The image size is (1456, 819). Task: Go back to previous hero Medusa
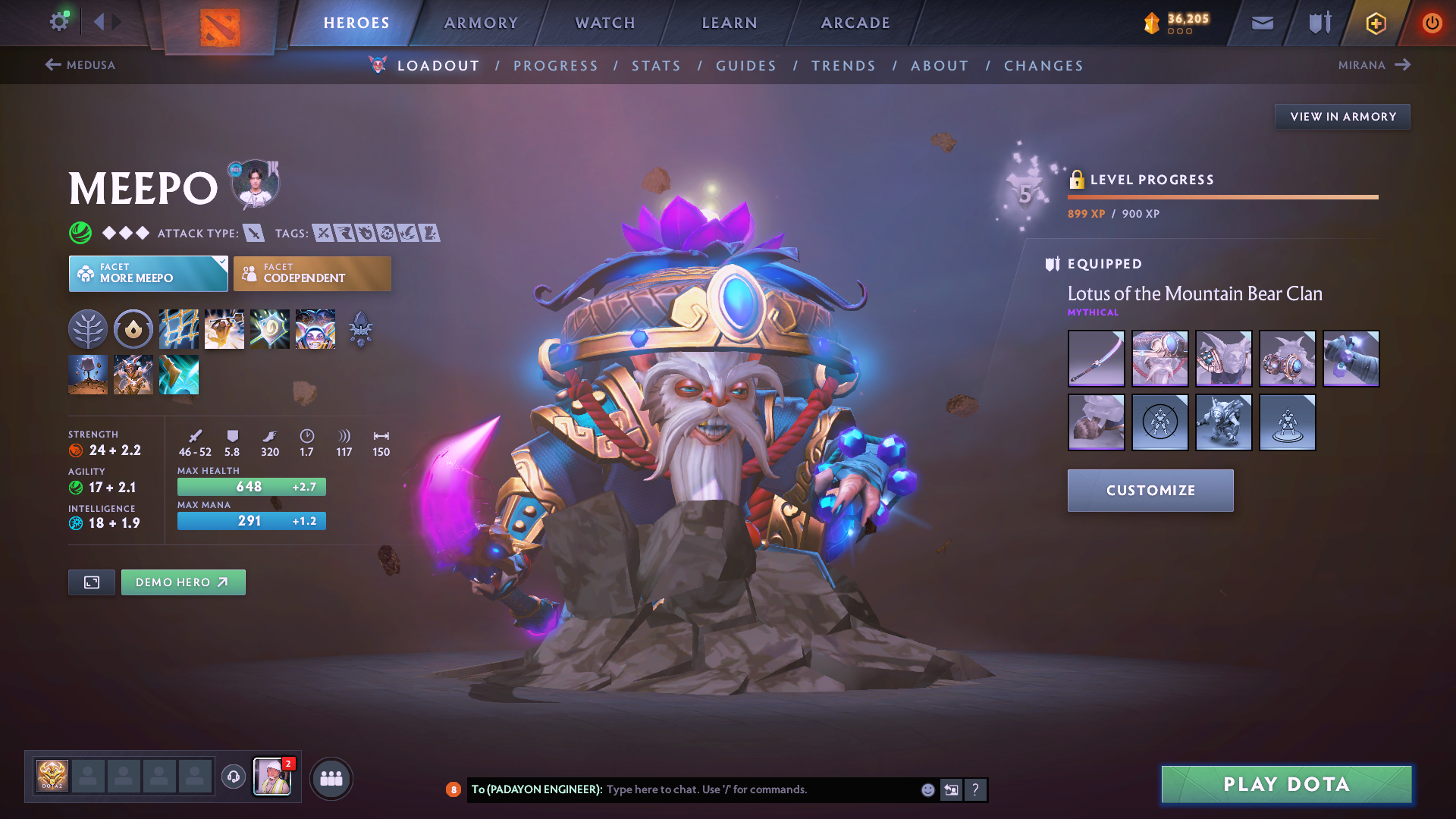80,65
